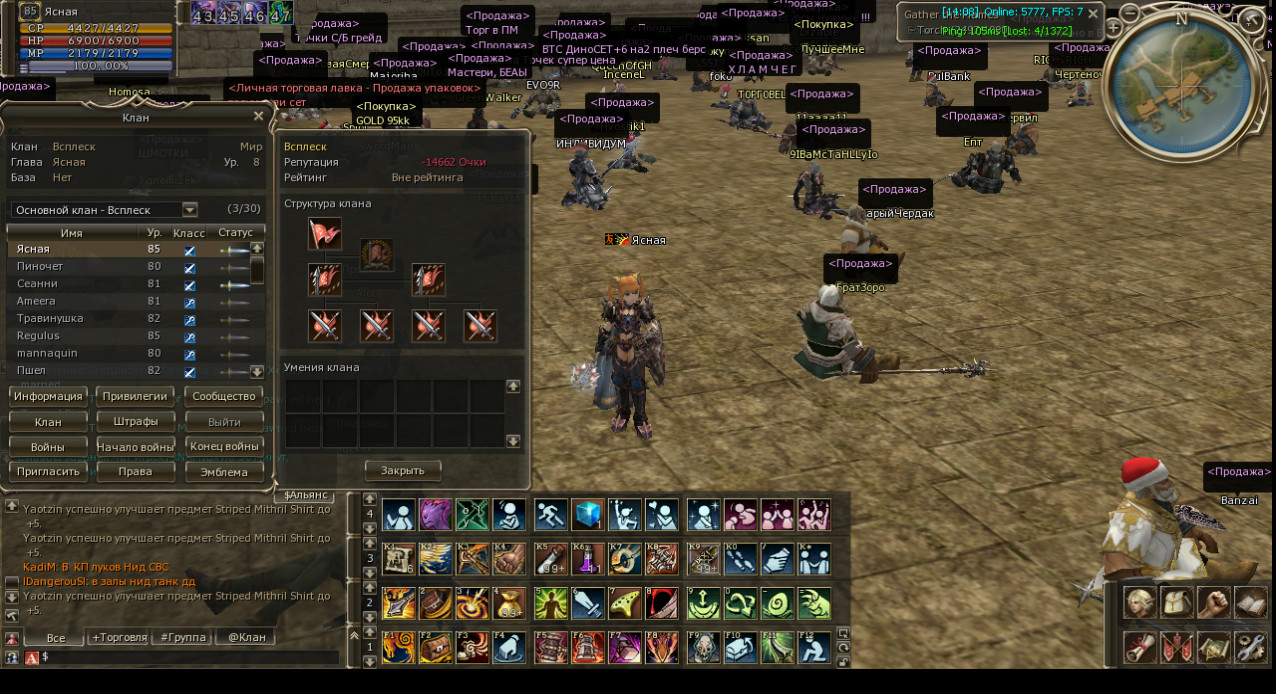This screenshot has height=694, width=1276.
Task: Open the $Альянс chat tab
Action: pyautogui.click(x=305, y=495)
